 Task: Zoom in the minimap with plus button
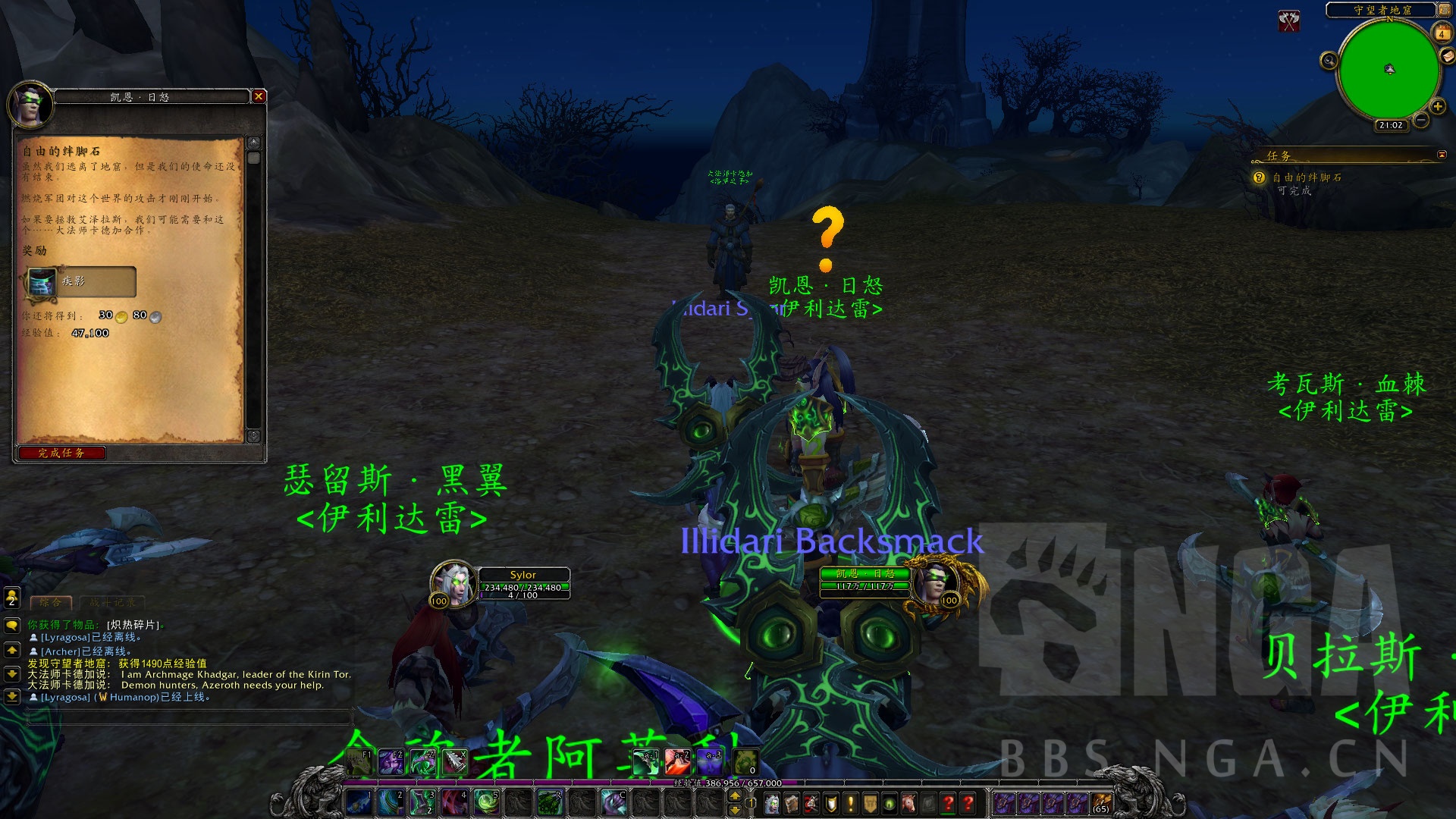[x=1437, y=107]
